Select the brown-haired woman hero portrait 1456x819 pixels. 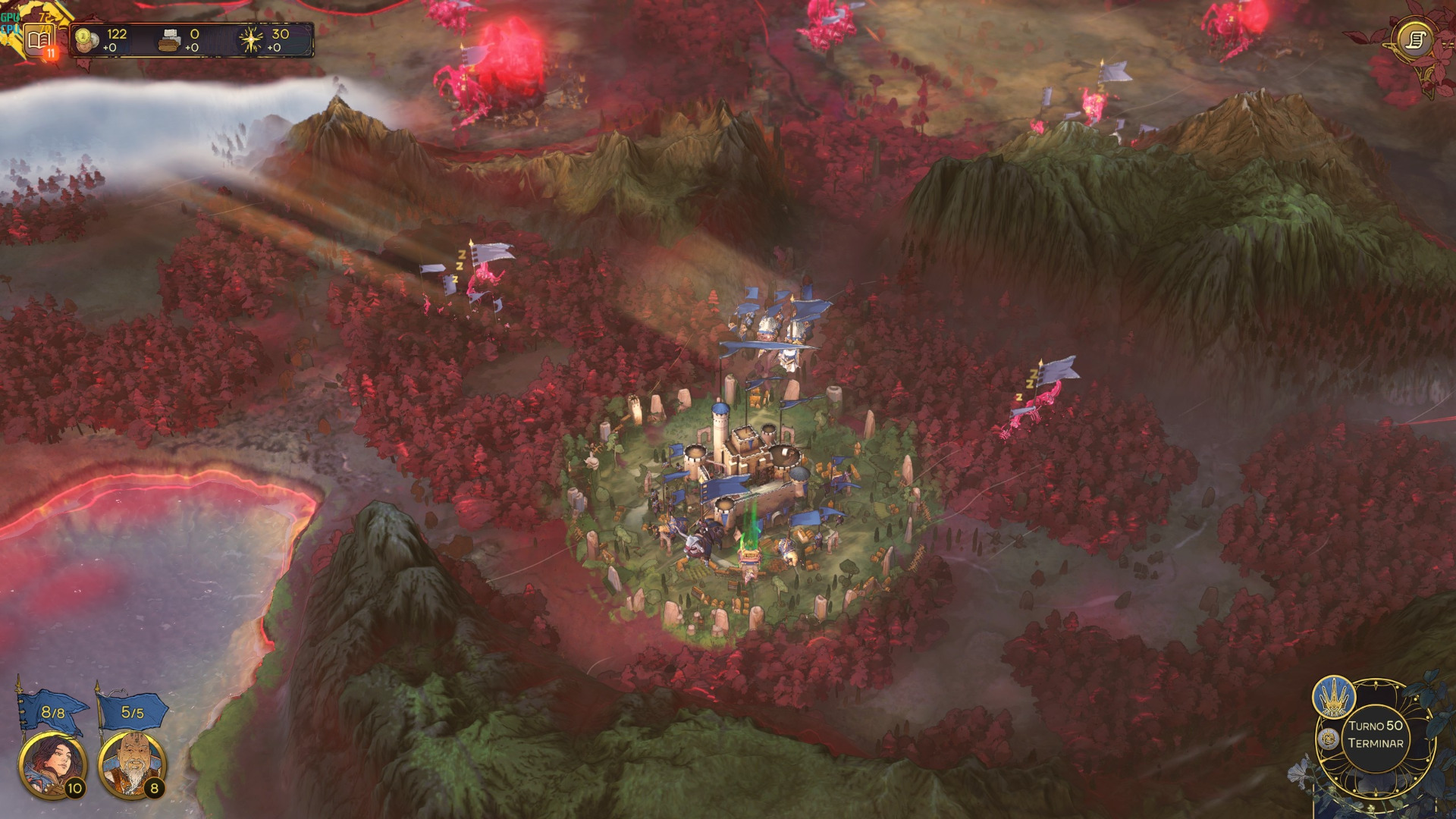point(52,764)
